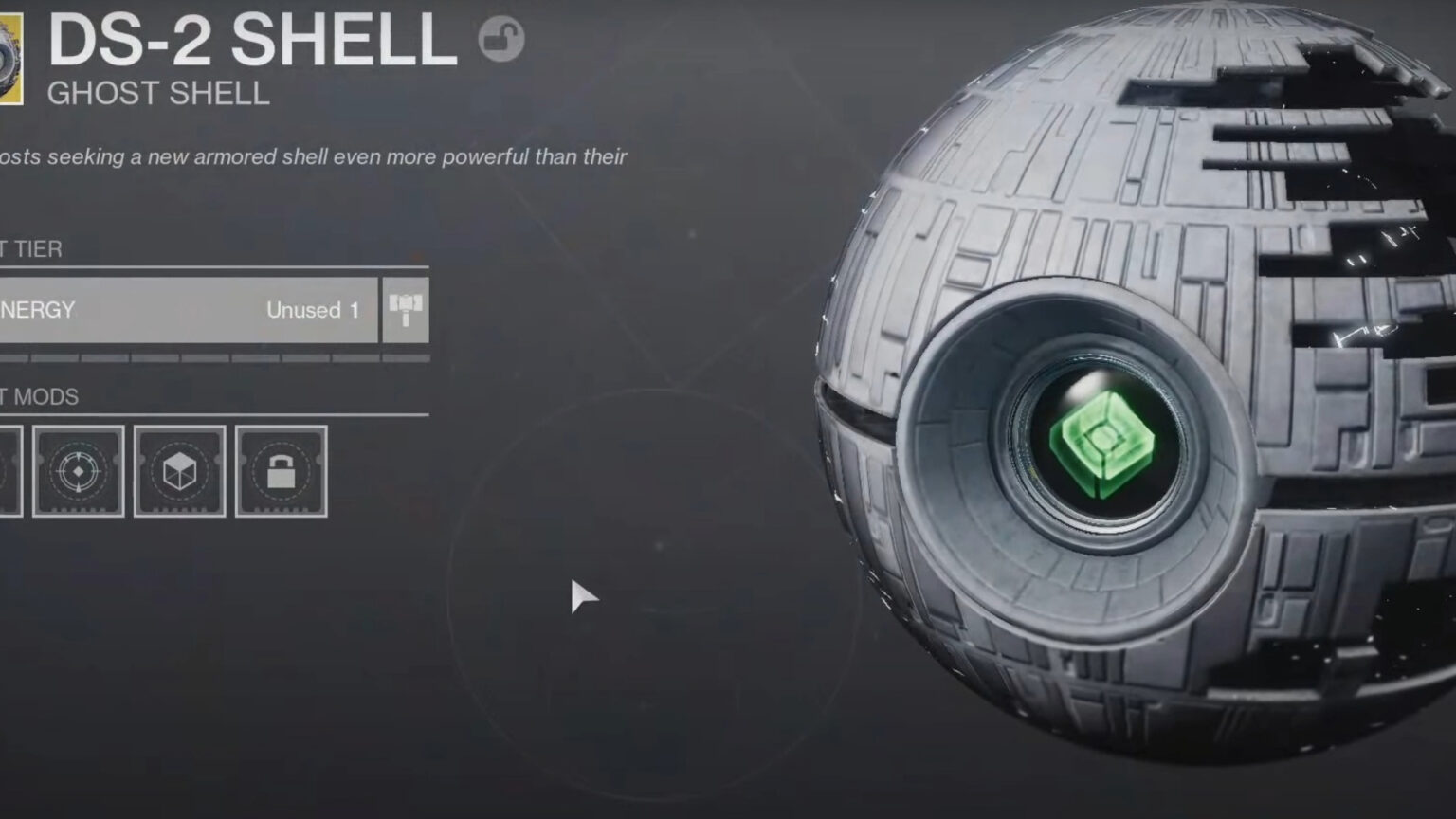Click the padlock icon on the locked mod slot
Viewport: 1456px width, 819px height.
281,471
